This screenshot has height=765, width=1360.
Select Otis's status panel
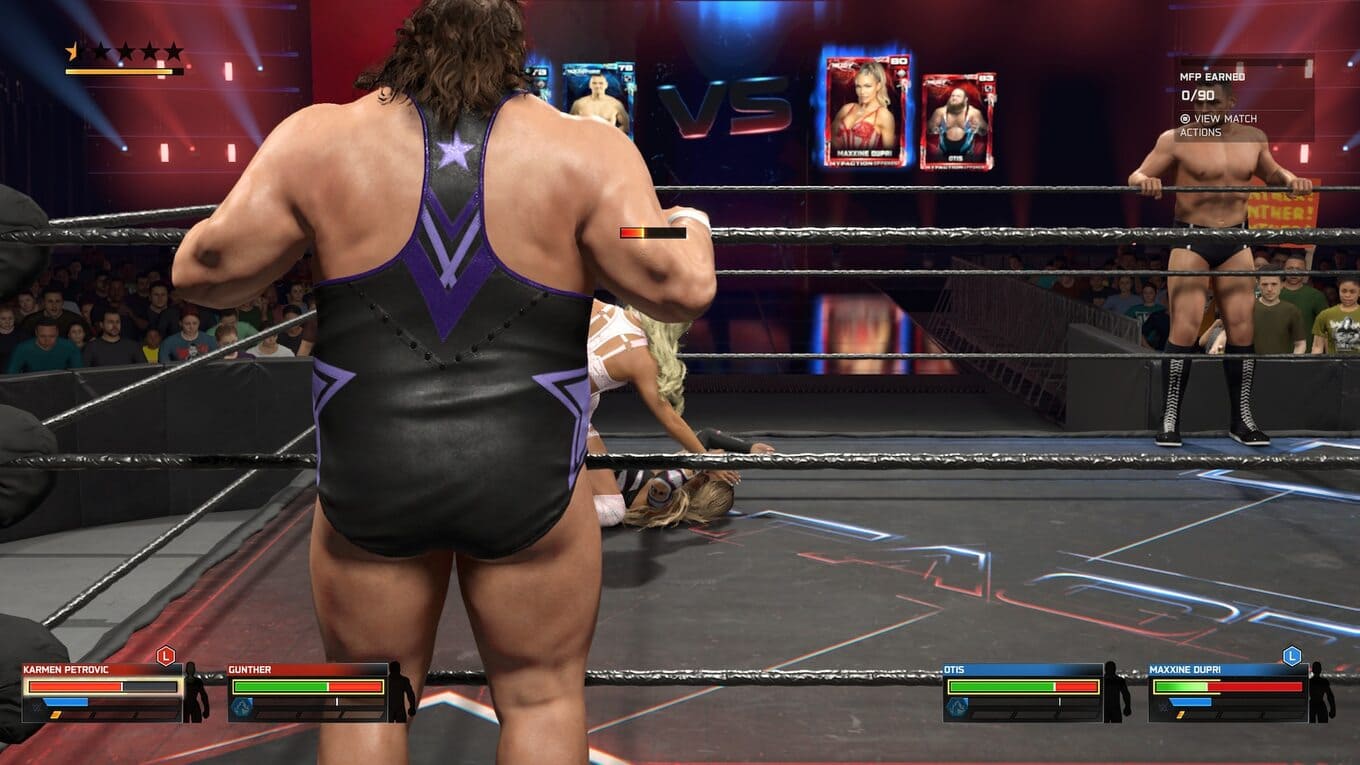tap(1023, 692)
